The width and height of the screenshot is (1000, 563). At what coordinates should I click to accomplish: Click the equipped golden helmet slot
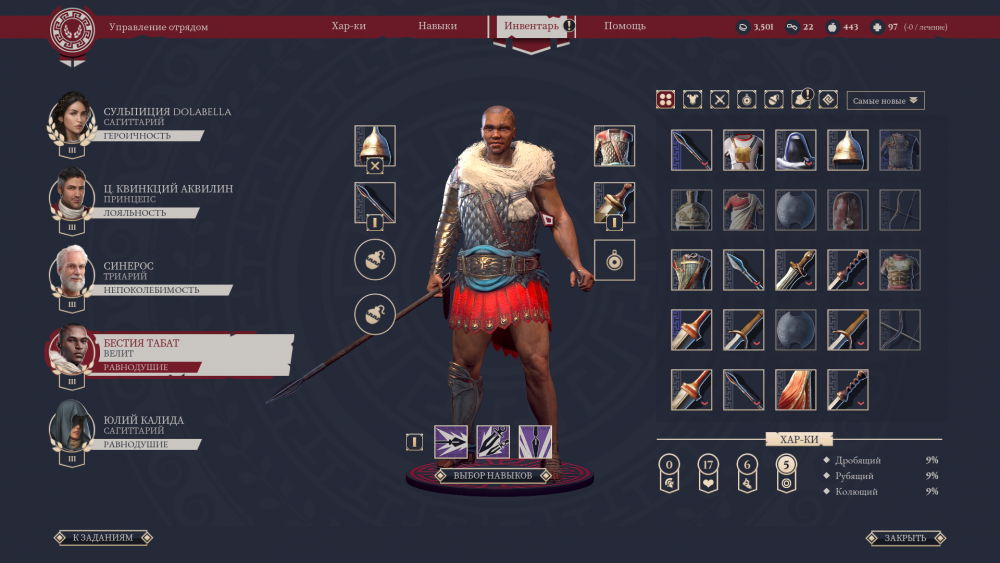[x=375, y=144]
